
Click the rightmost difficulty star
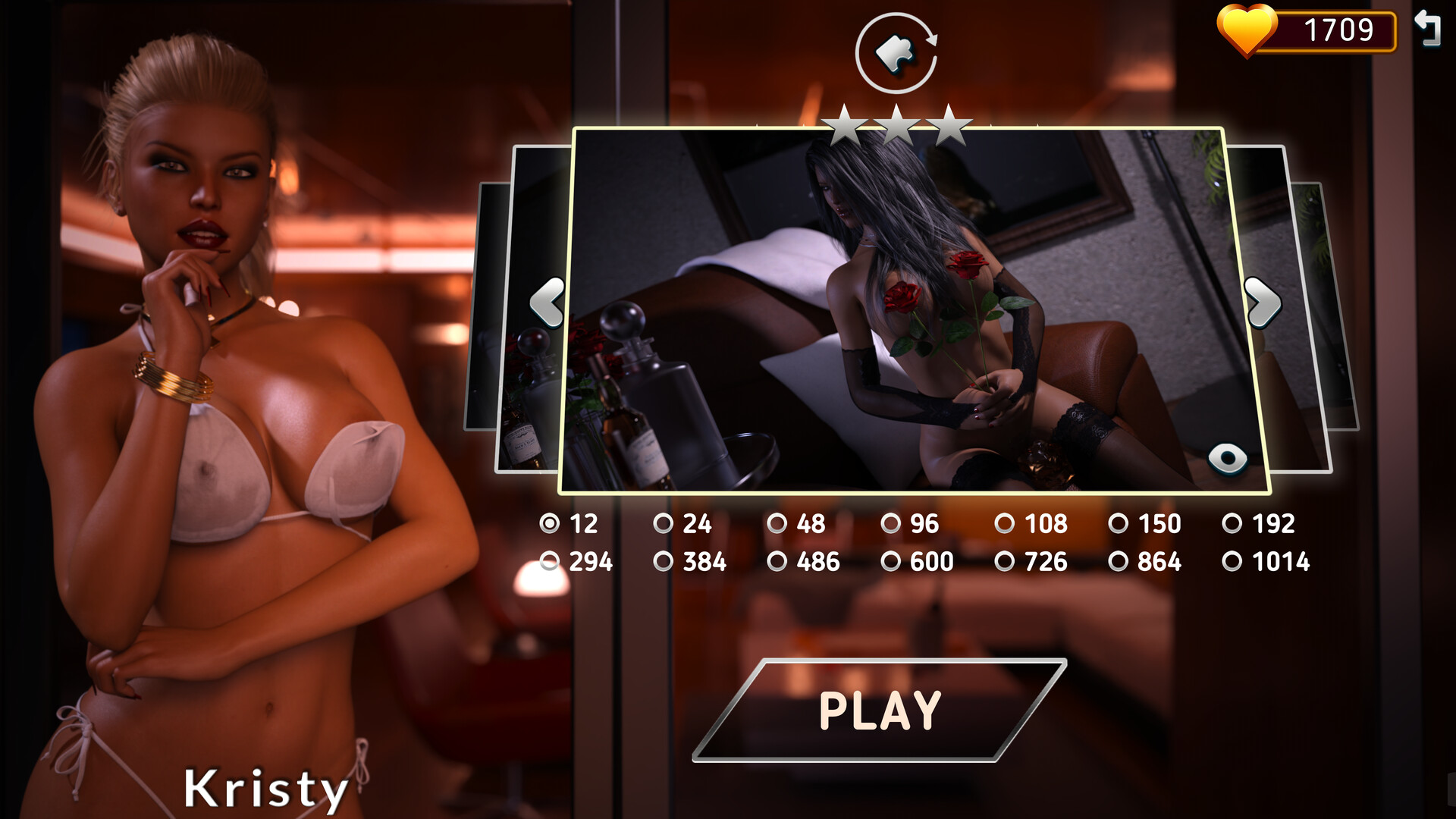947,124
